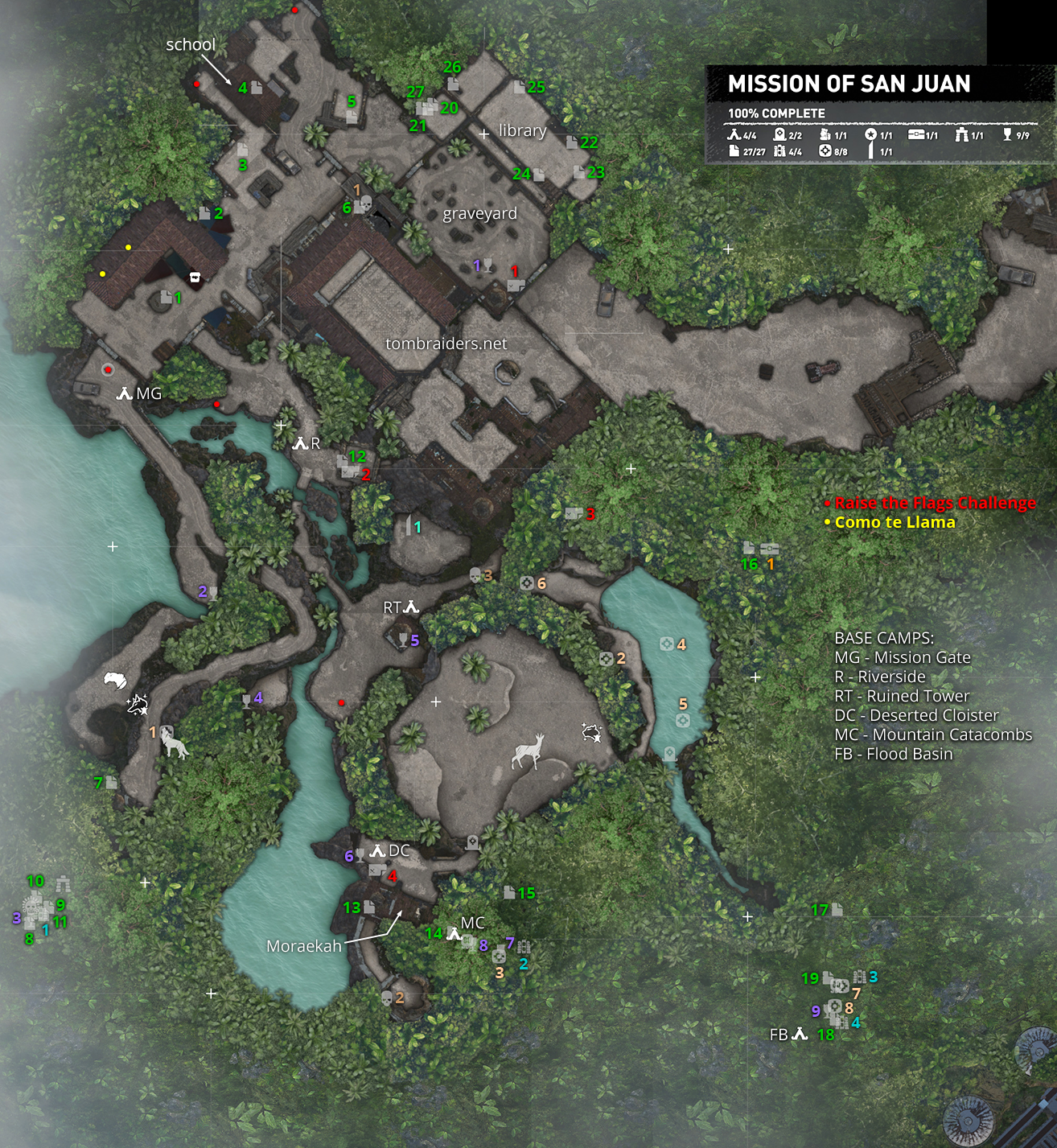
Task: Click the white merchant icon by the L-shaped building
Action: pos(194,278)
